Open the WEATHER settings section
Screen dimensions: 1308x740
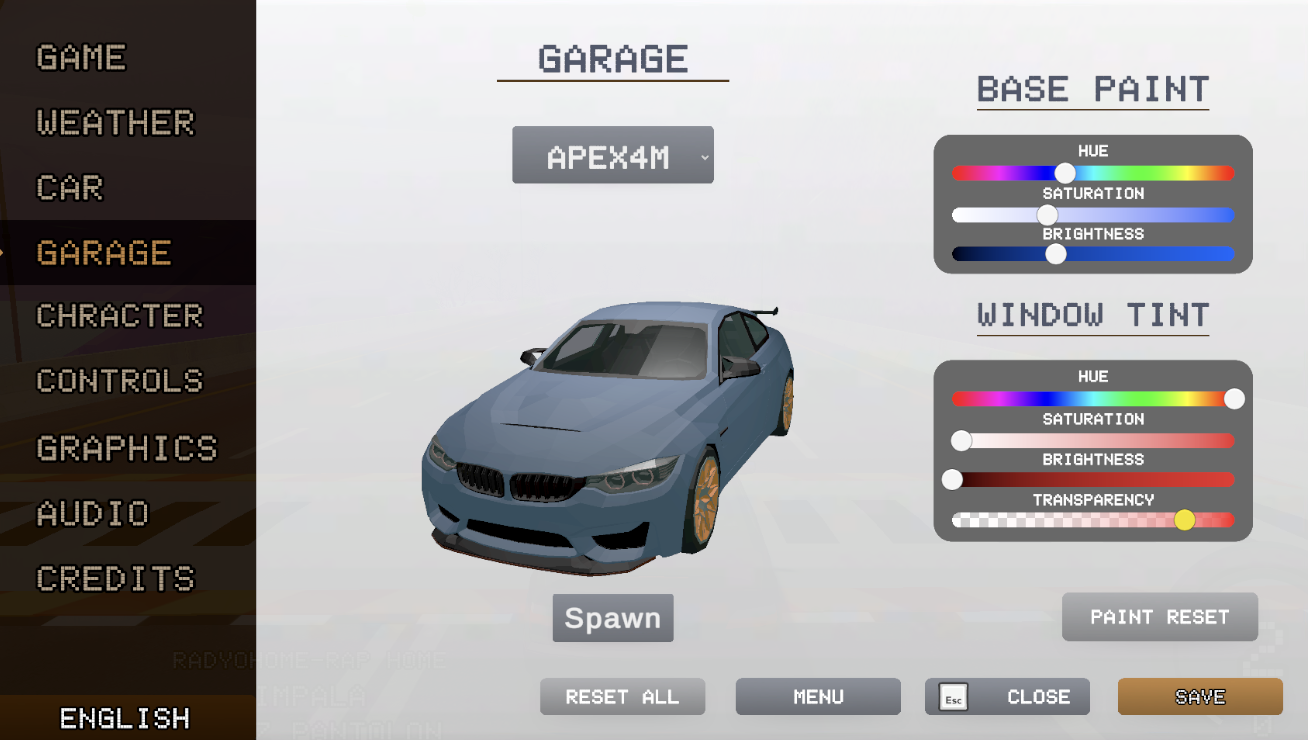tap(115, 122)
